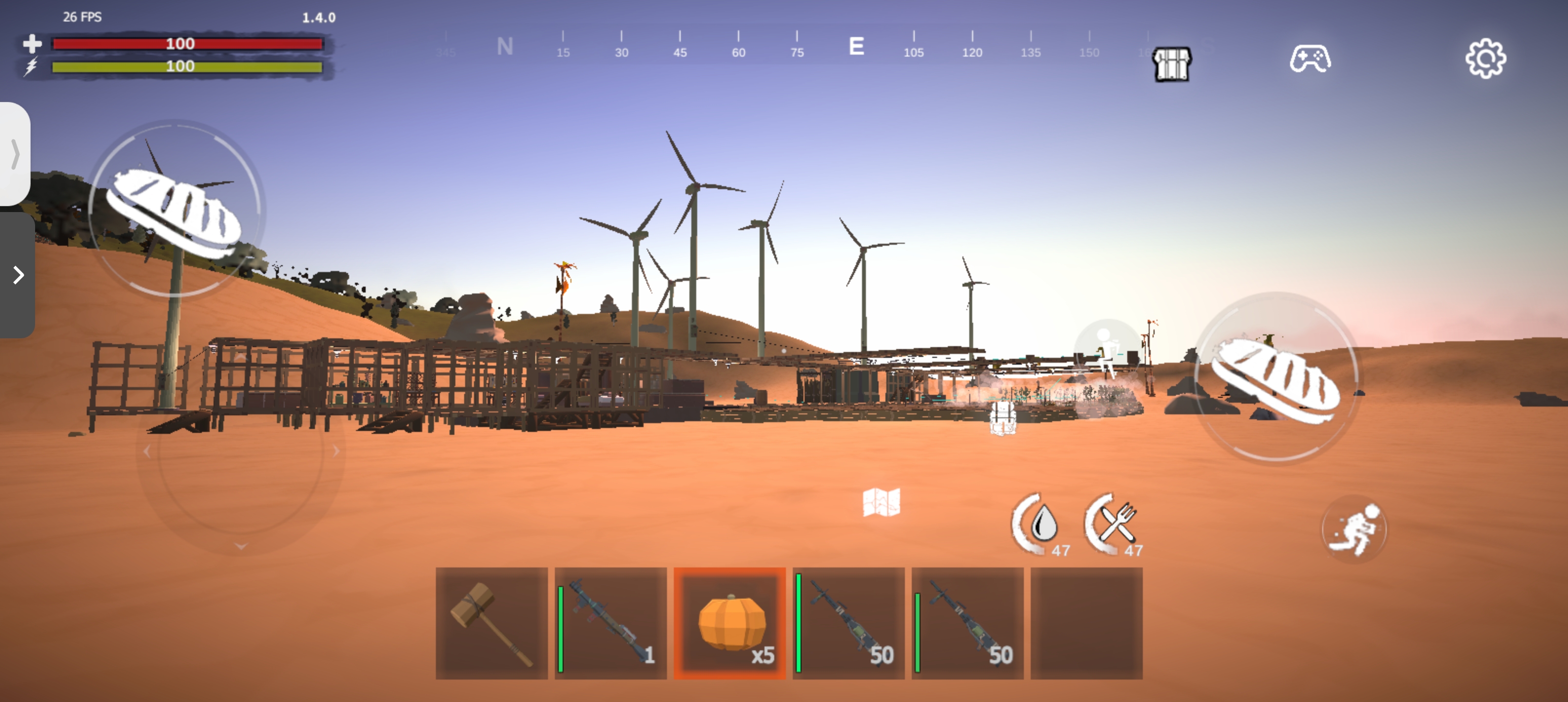Select the wooden hammer hotbar slot
This screenshot has width=1568, height=702.
pyautogui.click(x=491, y=623)
